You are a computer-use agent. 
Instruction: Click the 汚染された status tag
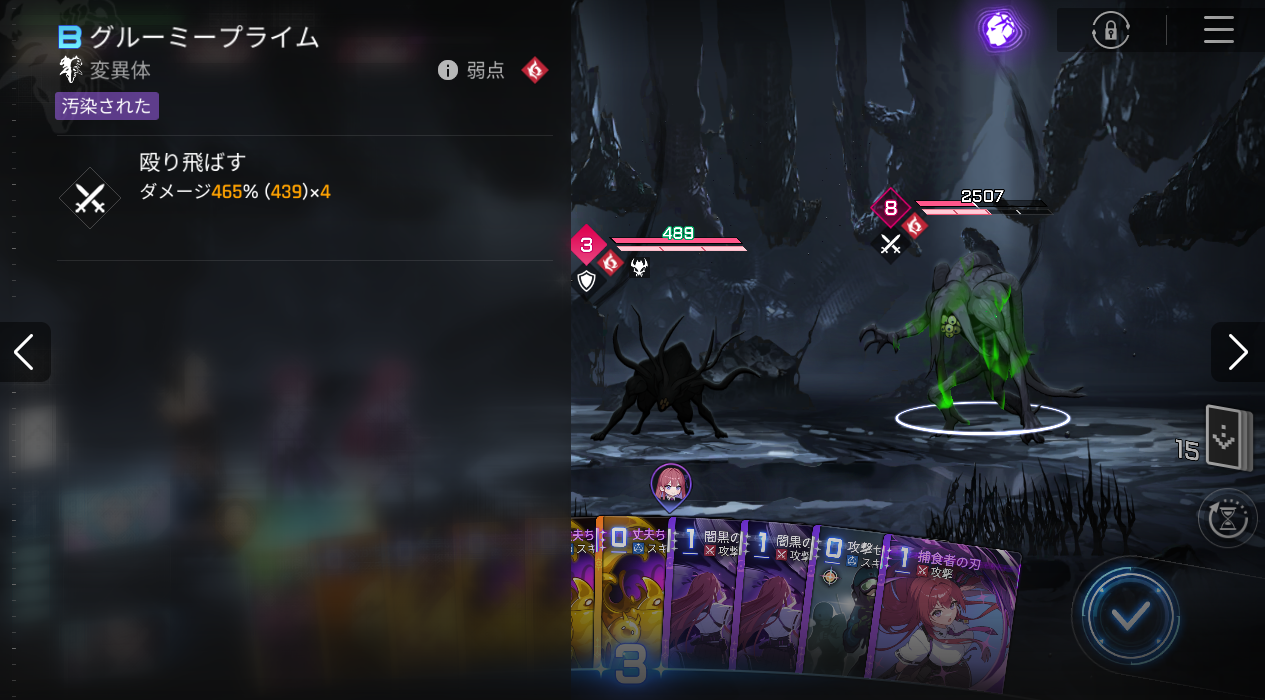click(x=107, y=106)
